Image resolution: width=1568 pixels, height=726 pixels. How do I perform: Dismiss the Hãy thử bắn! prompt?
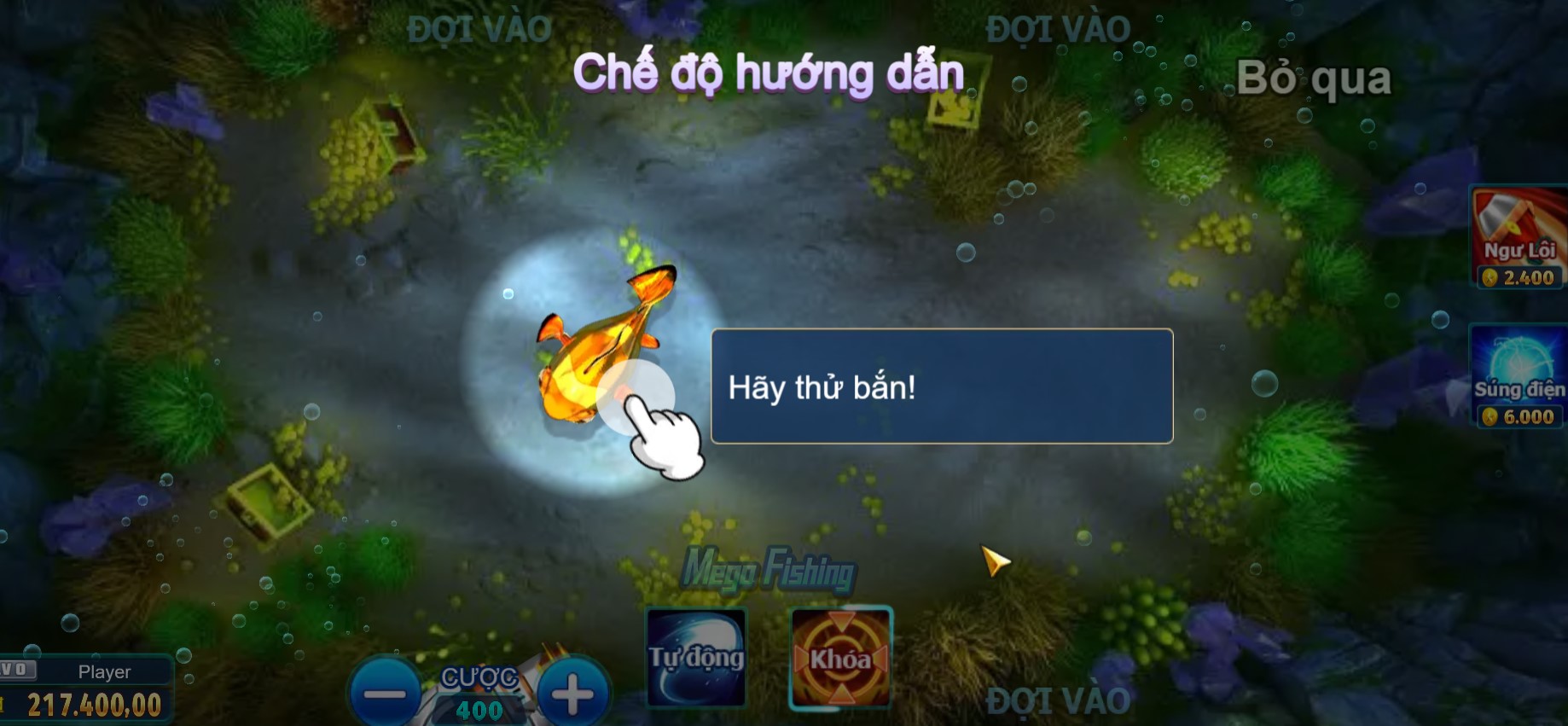[942, 386]
